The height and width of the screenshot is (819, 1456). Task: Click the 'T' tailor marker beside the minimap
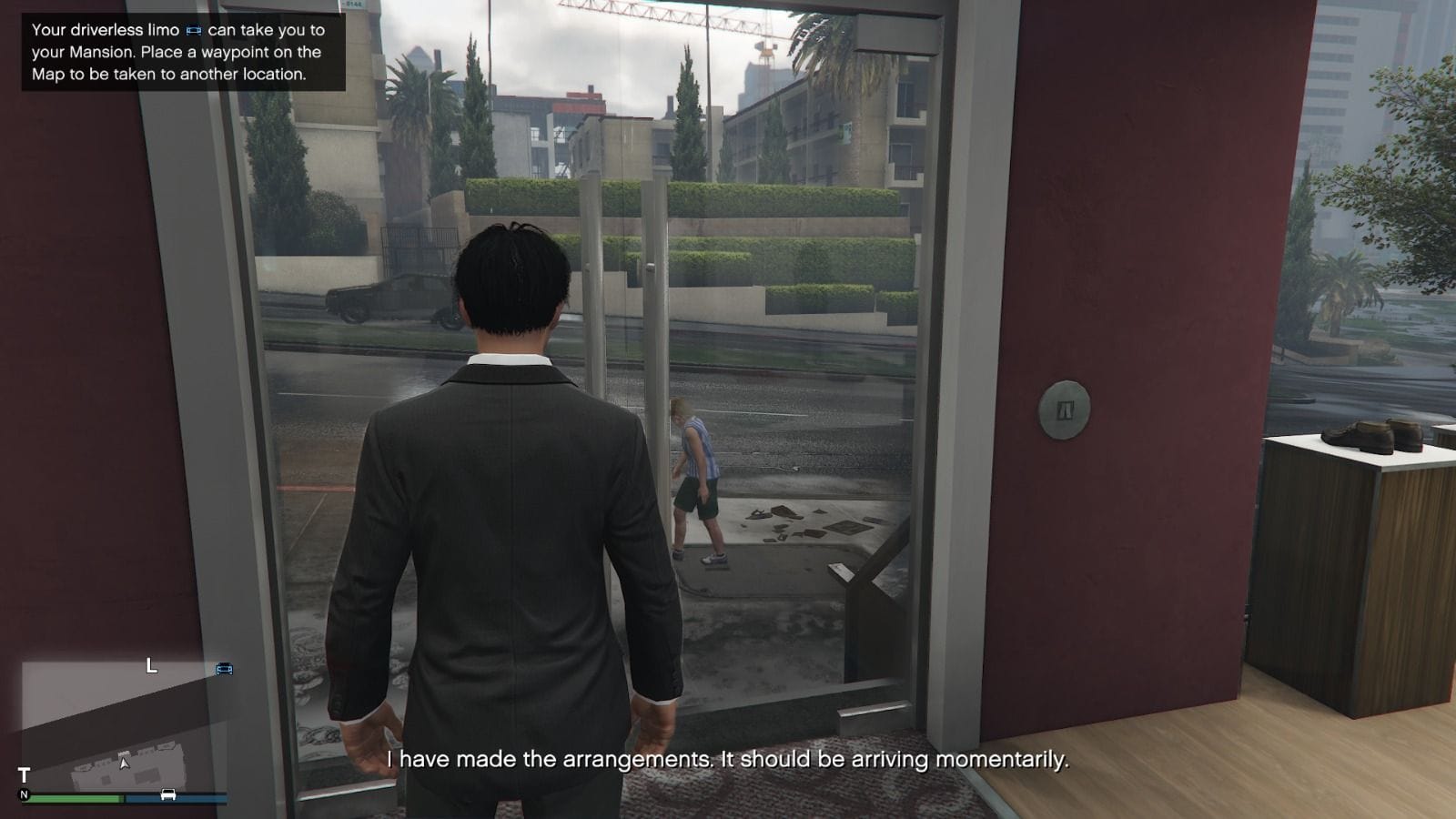pyautogui.click(x=24, y=773)
